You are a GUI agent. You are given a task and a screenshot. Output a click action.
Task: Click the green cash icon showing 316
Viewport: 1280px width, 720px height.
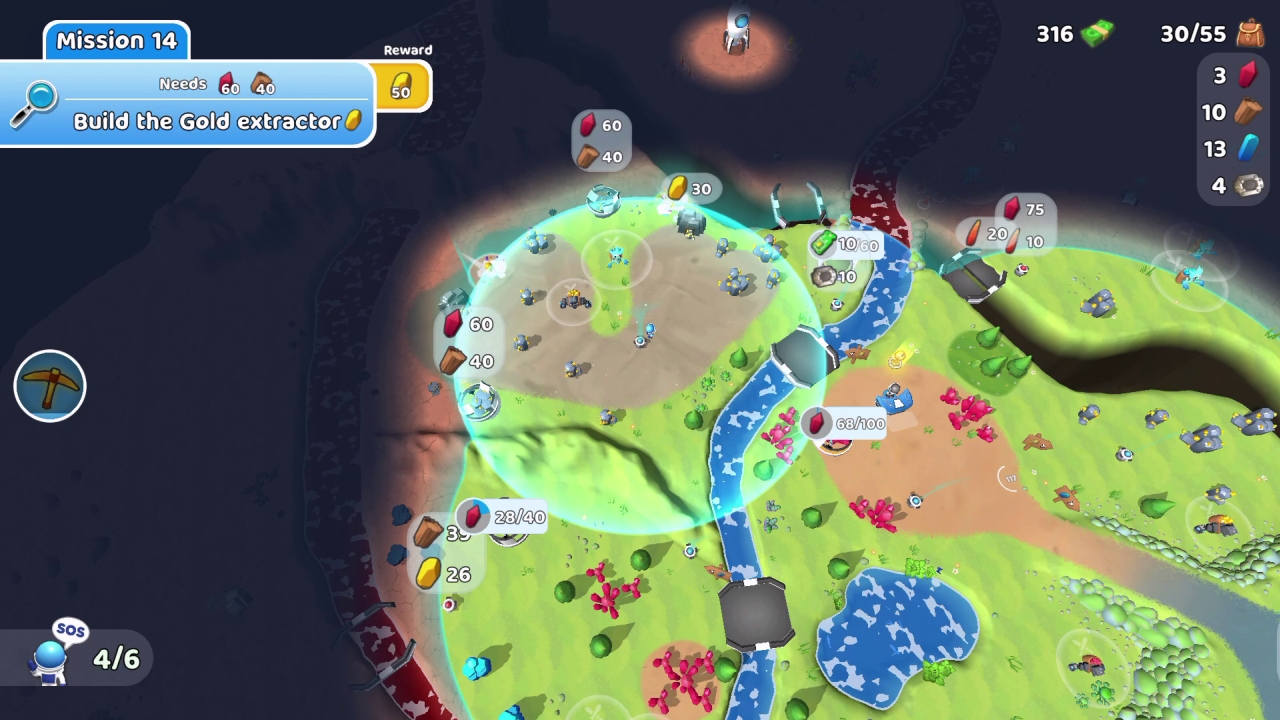[x=1095, y=33]
